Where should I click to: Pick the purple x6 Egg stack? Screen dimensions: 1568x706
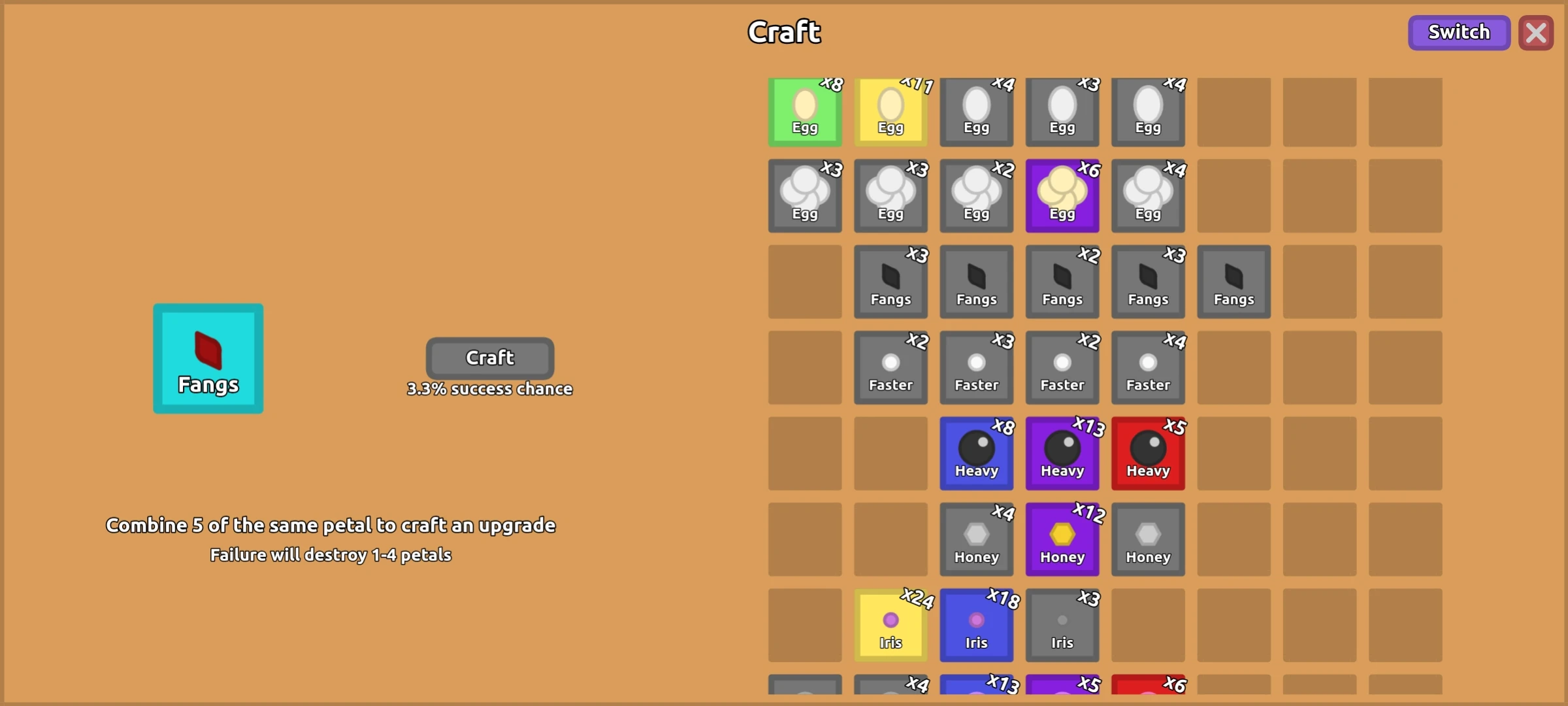[x=1062, y=196]
